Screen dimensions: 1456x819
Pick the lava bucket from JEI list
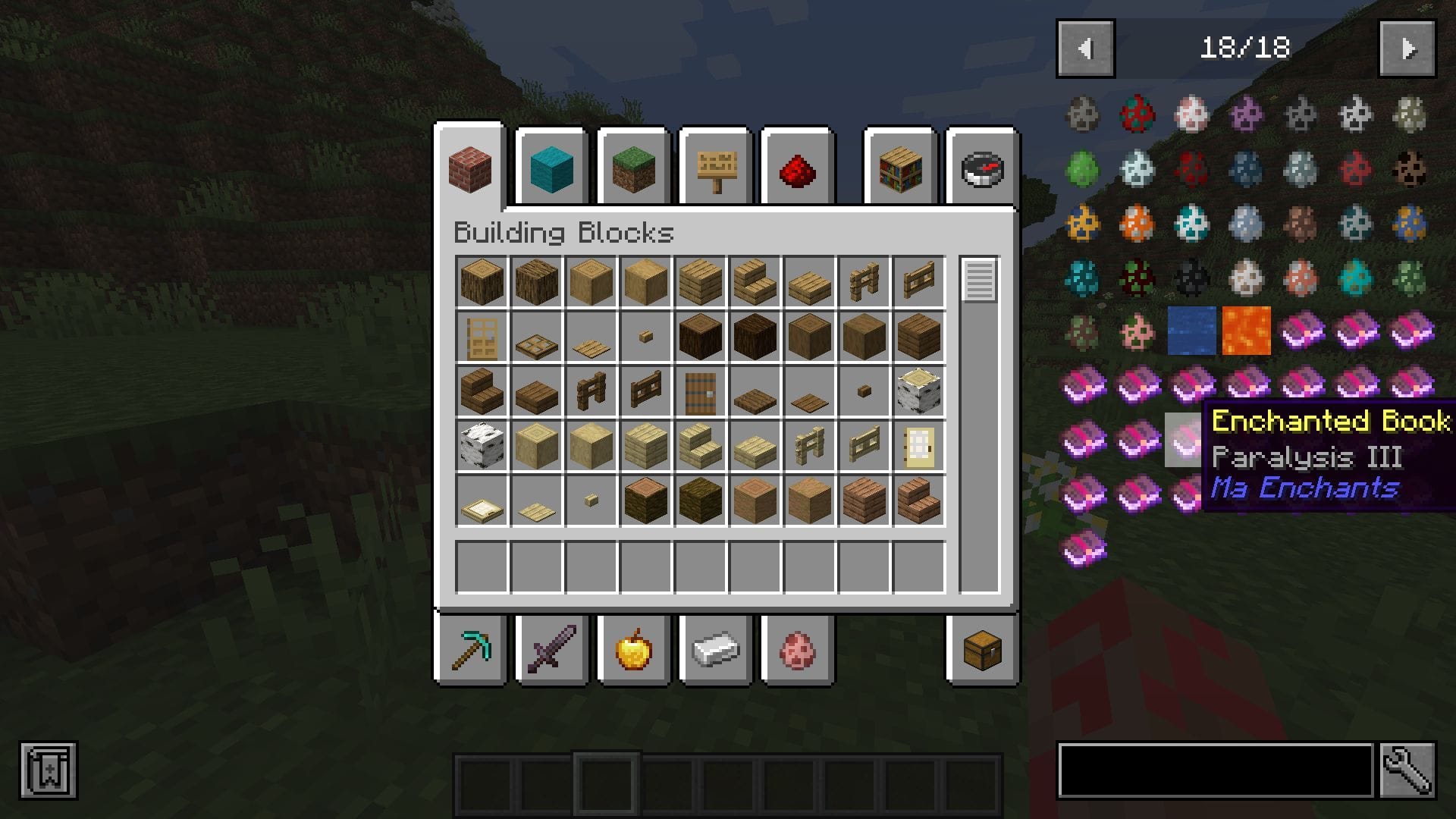pos(1246,332)
